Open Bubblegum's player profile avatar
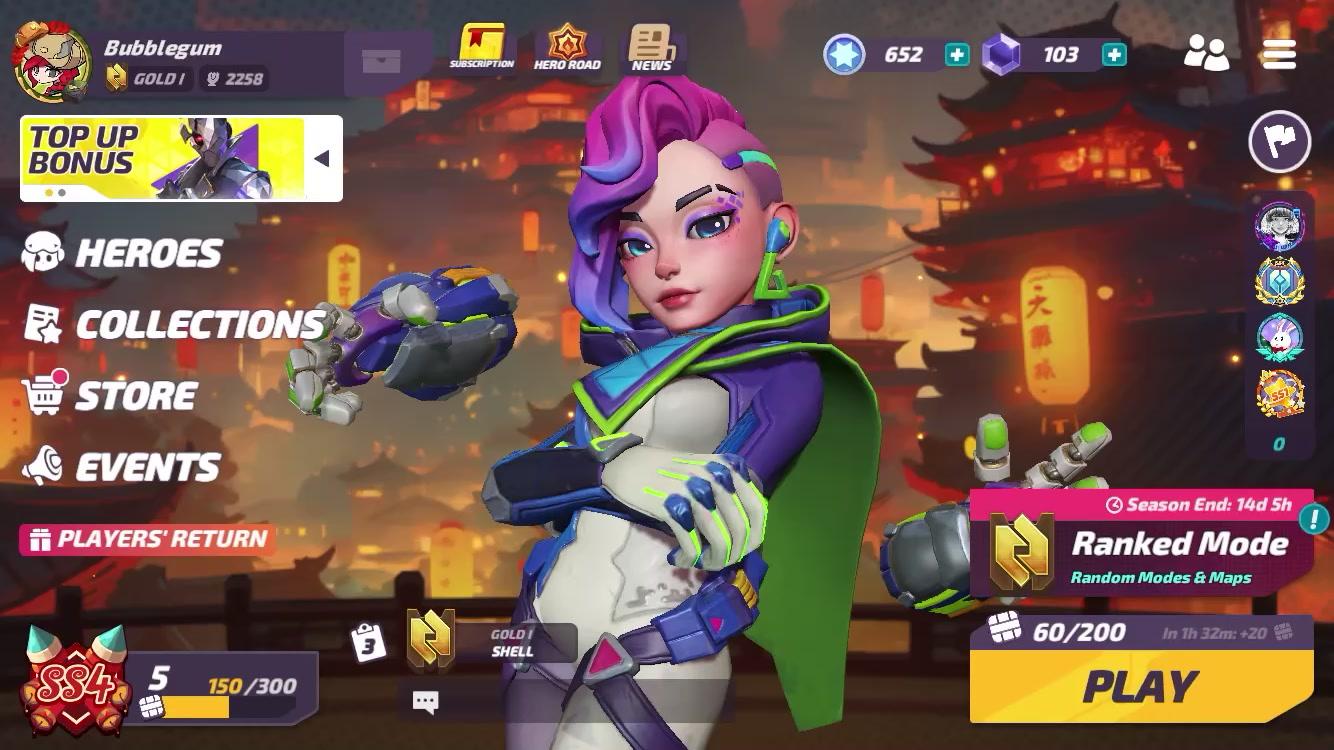Image resolution: width=1334 pixels, height=750 pixels. [52, 62]
